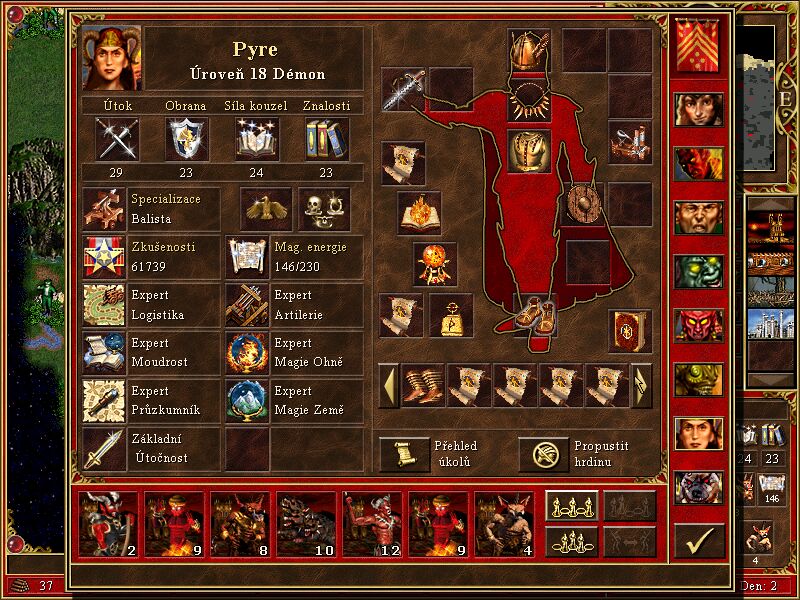View Expert Magie Ohně skill
This screenshot has width=800, height=600.
pos(248,353)
